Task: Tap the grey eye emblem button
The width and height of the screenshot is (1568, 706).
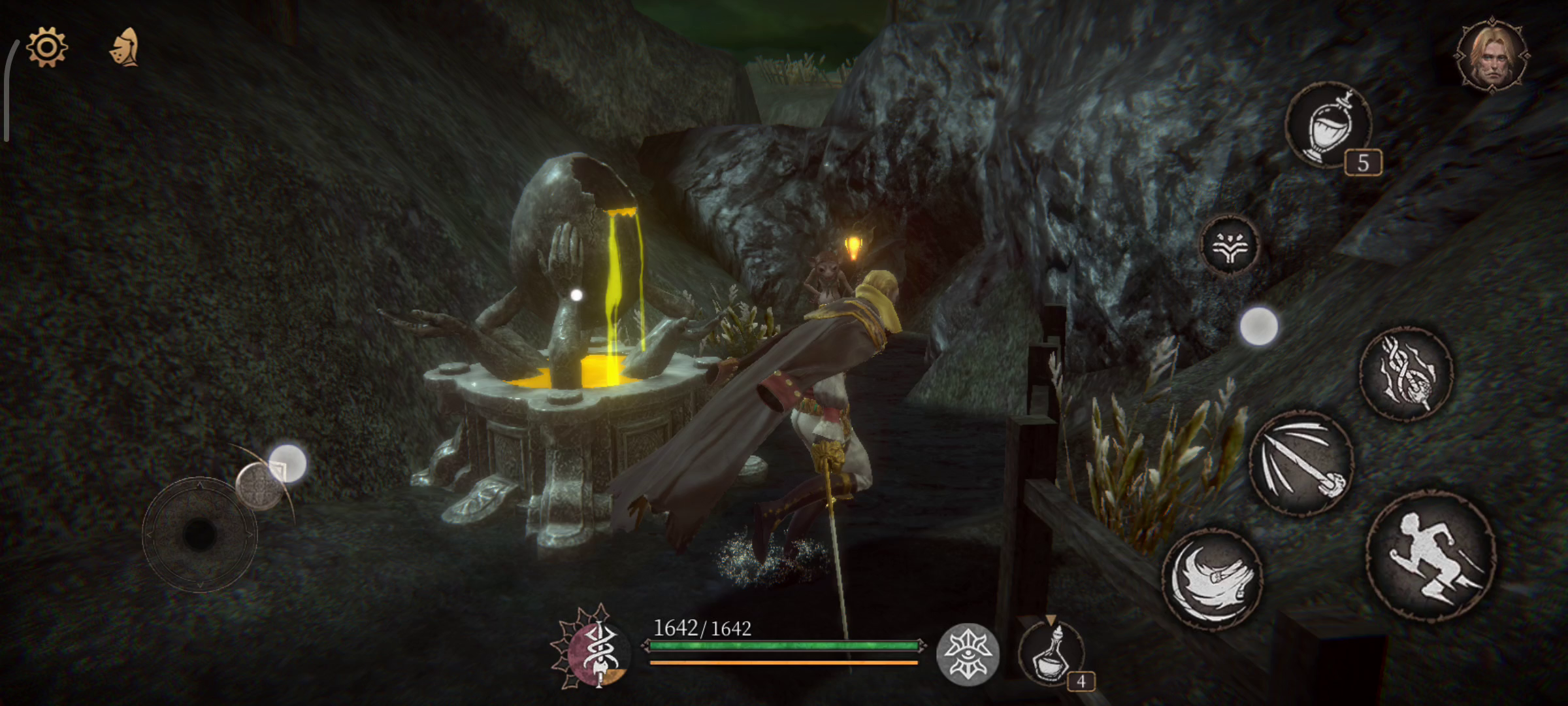Action: 968,654
